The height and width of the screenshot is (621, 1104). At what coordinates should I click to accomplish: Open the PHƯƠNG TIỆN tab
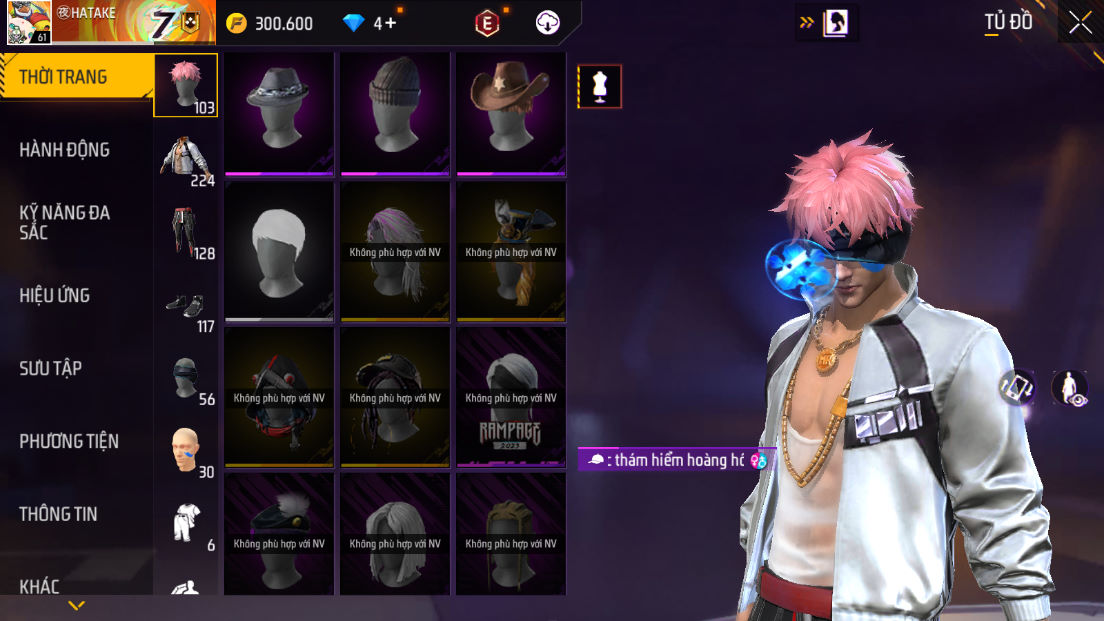click(x=68, y=441)
